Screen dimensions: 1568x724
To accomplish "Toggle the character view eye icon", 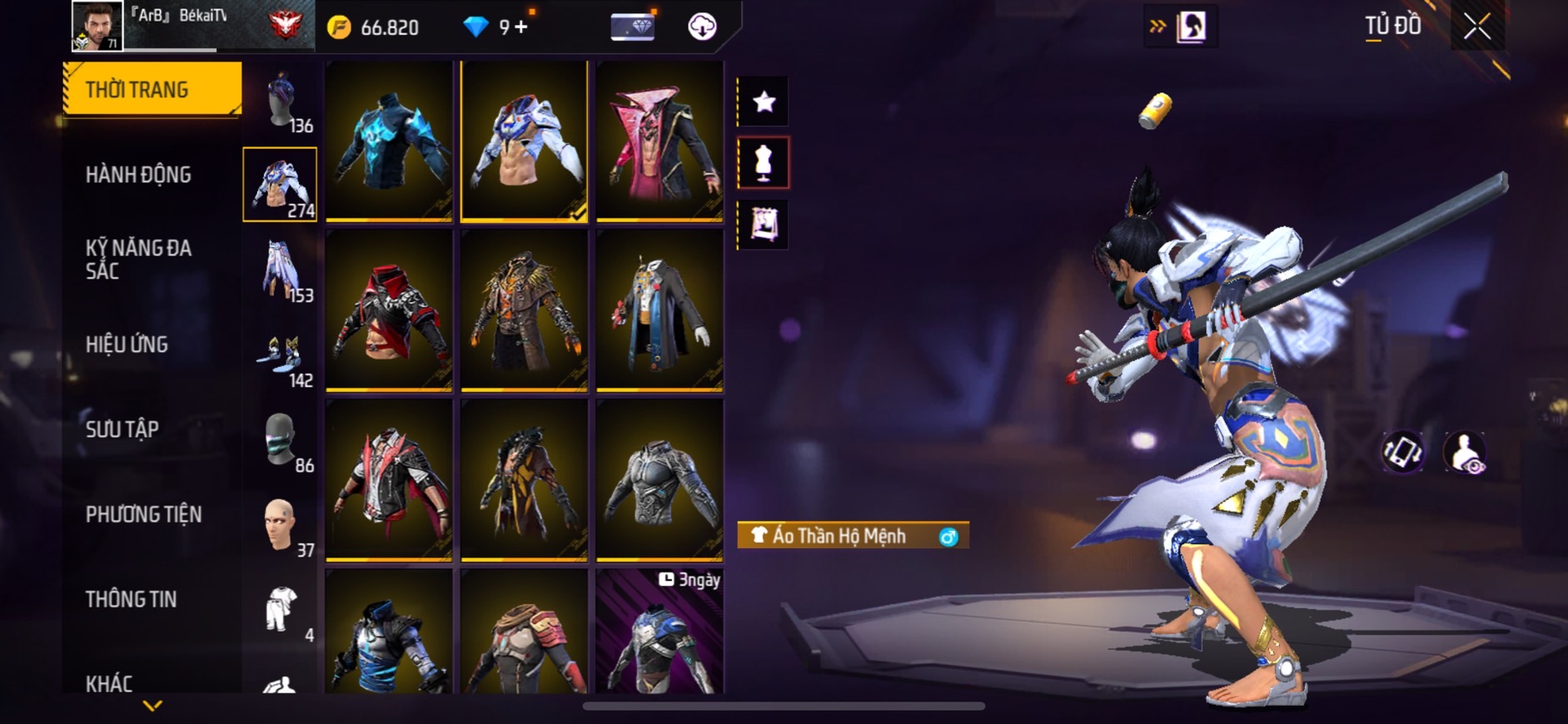I will 1465,454.
